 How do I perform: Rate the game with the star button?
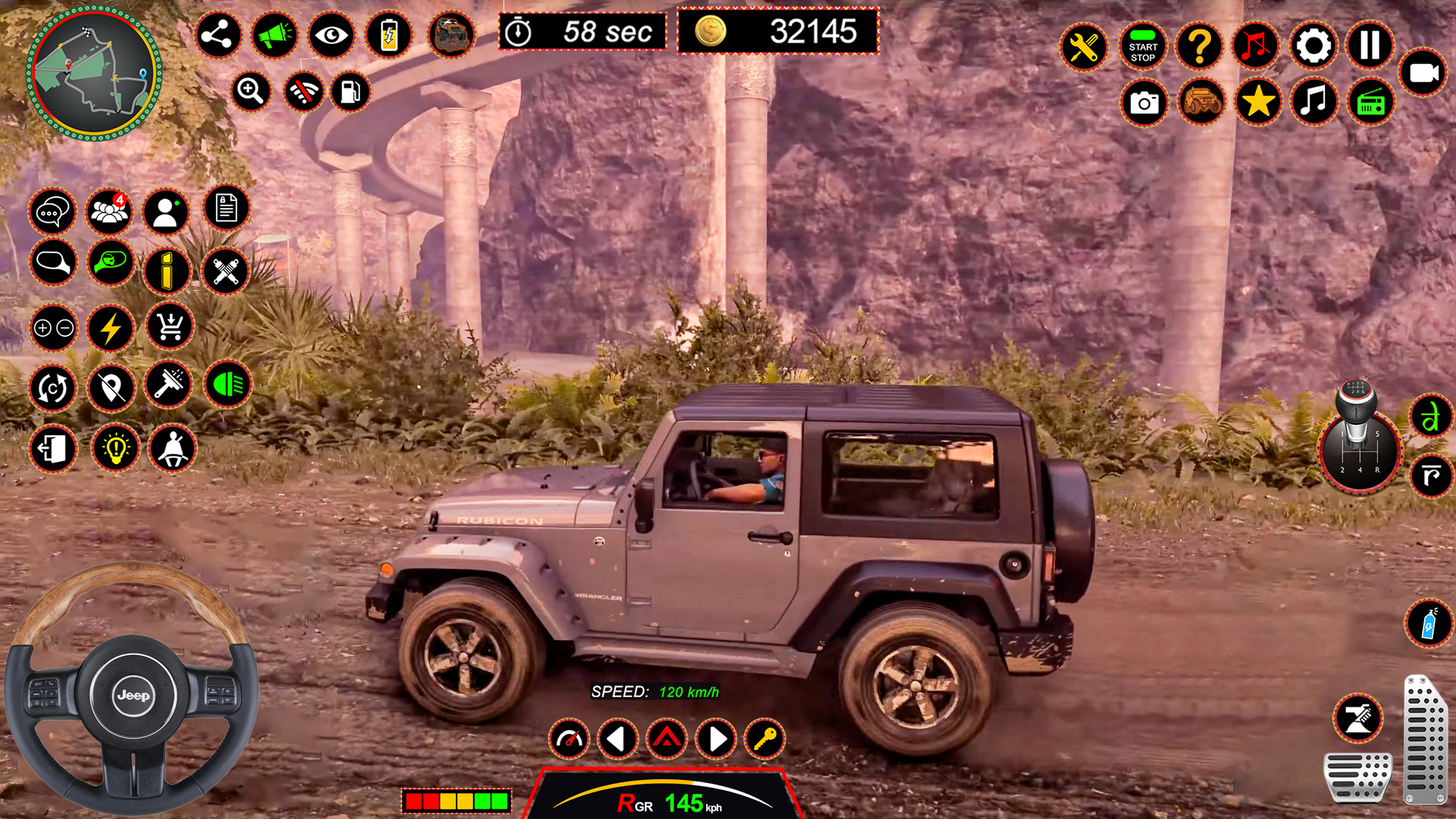point(1257,102)
